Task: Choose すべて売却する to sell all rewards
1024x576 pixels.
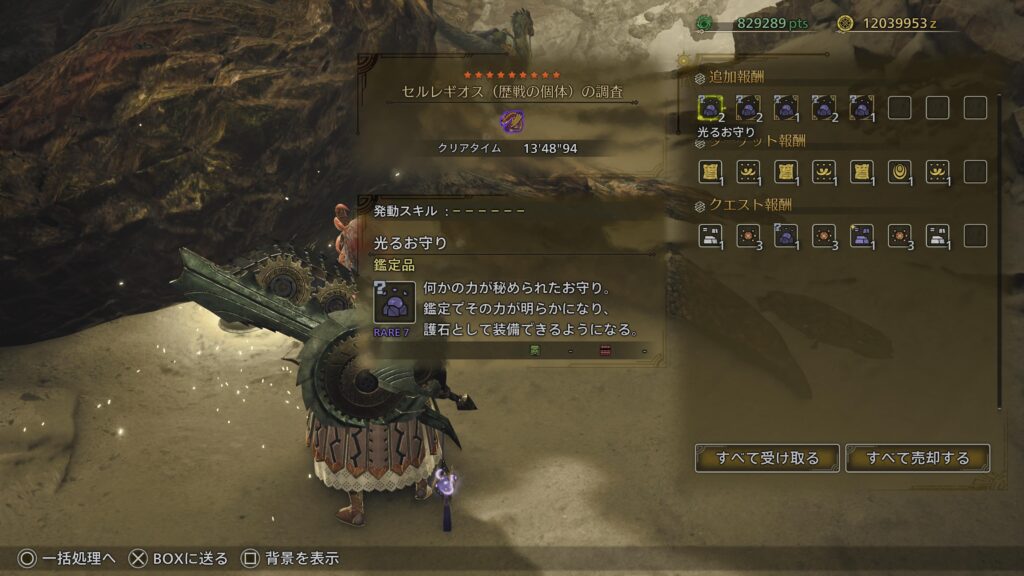Action: pos(917,458)
